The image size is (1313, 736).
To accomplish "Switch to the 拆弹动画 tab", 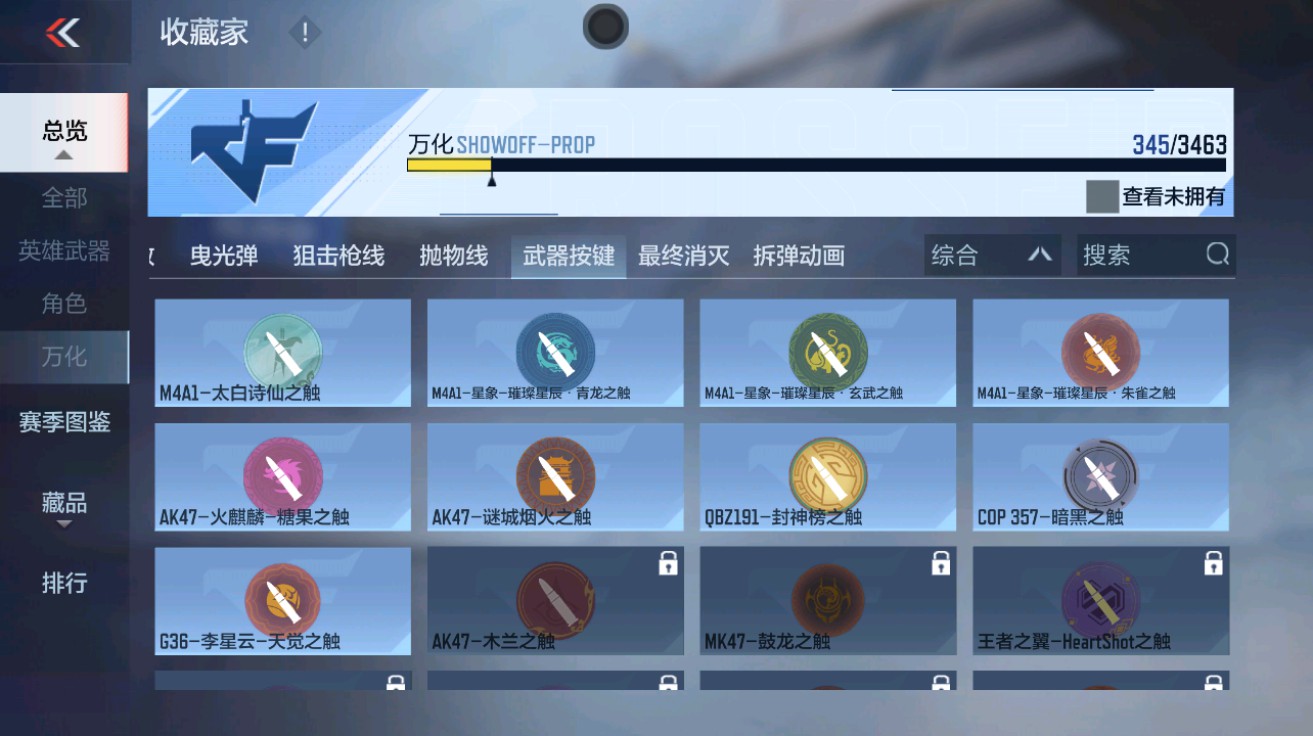I will [798, 255].
